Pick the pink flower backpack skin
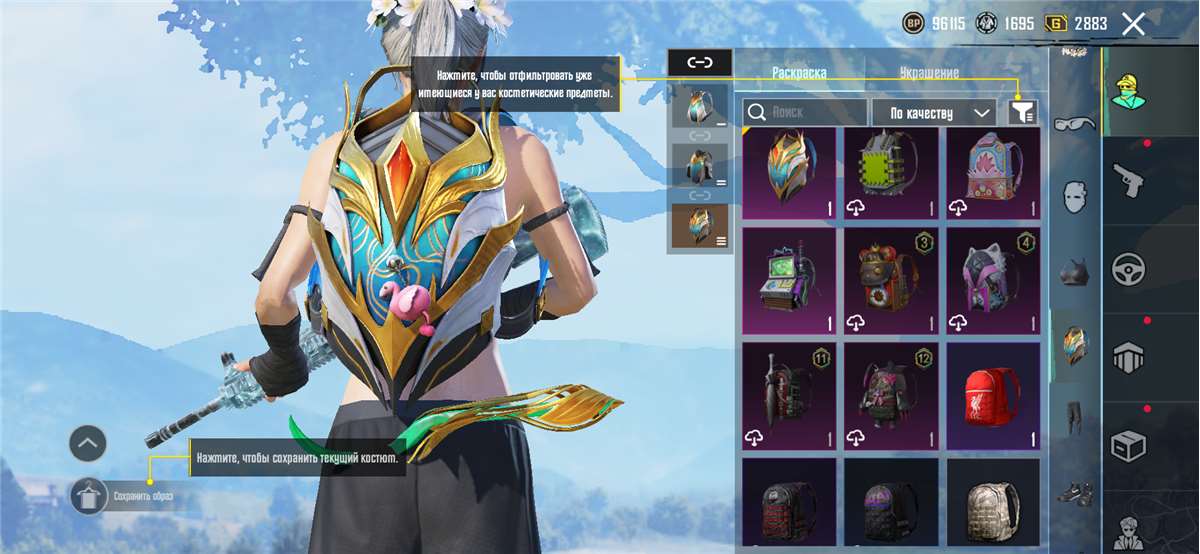Screen dimensions: 1200x554 pos(993,173)
